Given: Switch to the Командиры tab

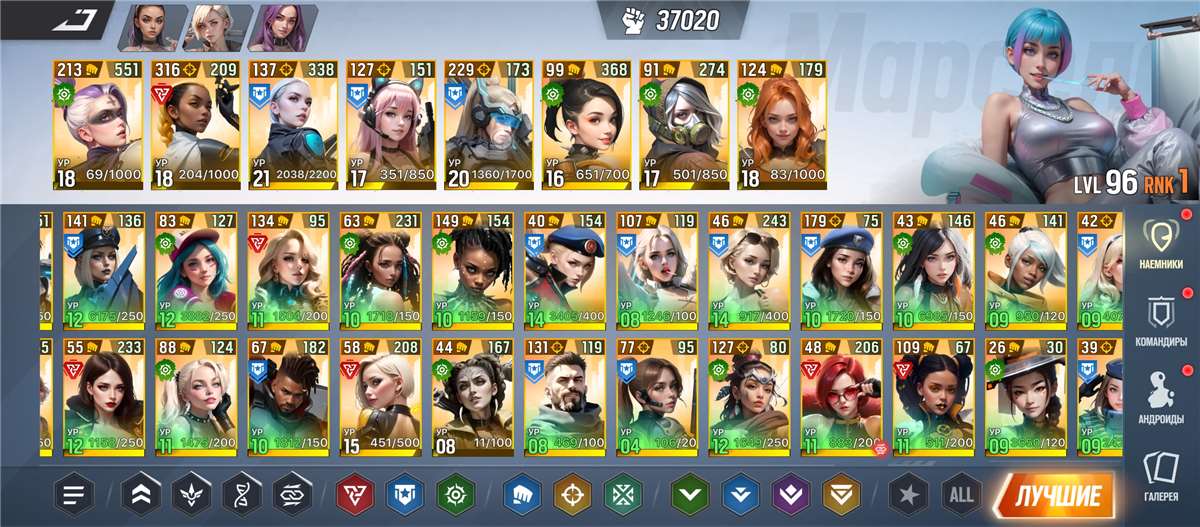Looking at the screenshot, I should coord(1162,320).
